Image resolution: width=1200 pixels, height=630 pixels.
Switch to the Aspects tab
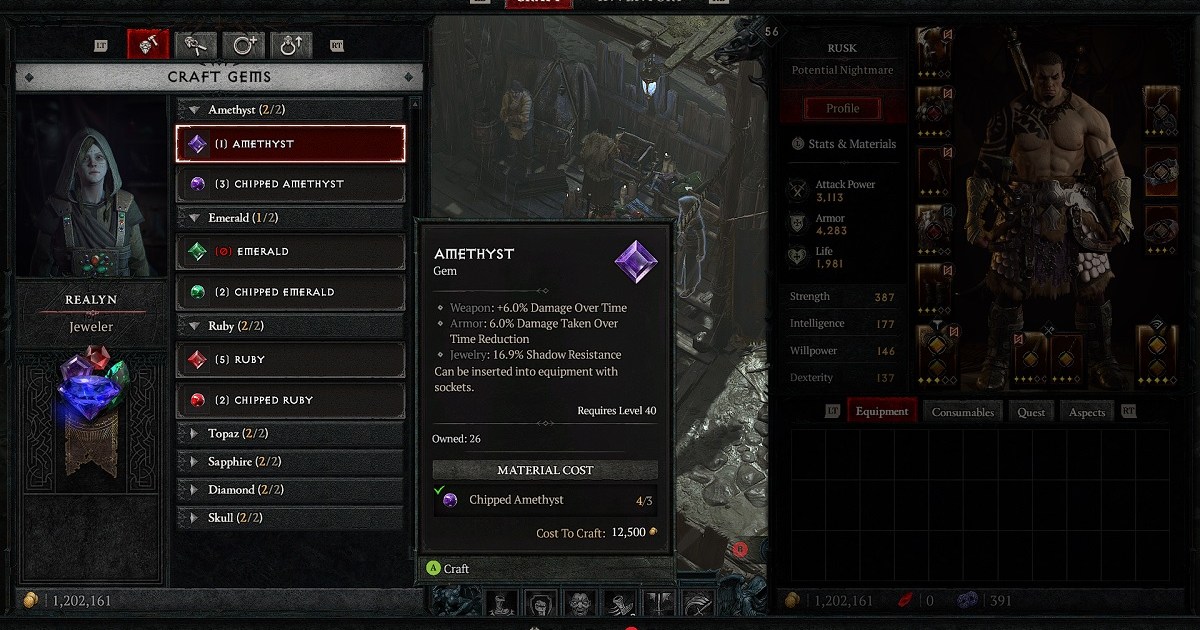(1086, 412)
